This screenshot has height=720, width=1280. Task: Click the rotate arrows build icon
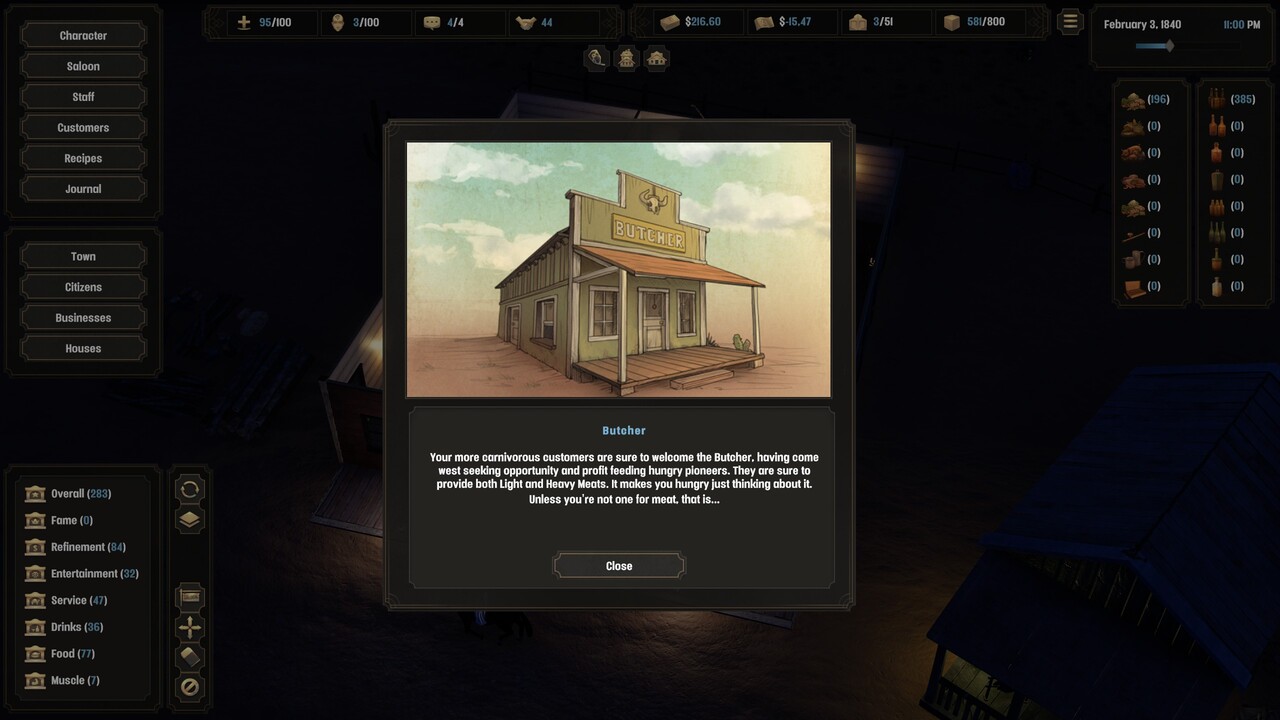pyautogui.click(x=190, y=489)
